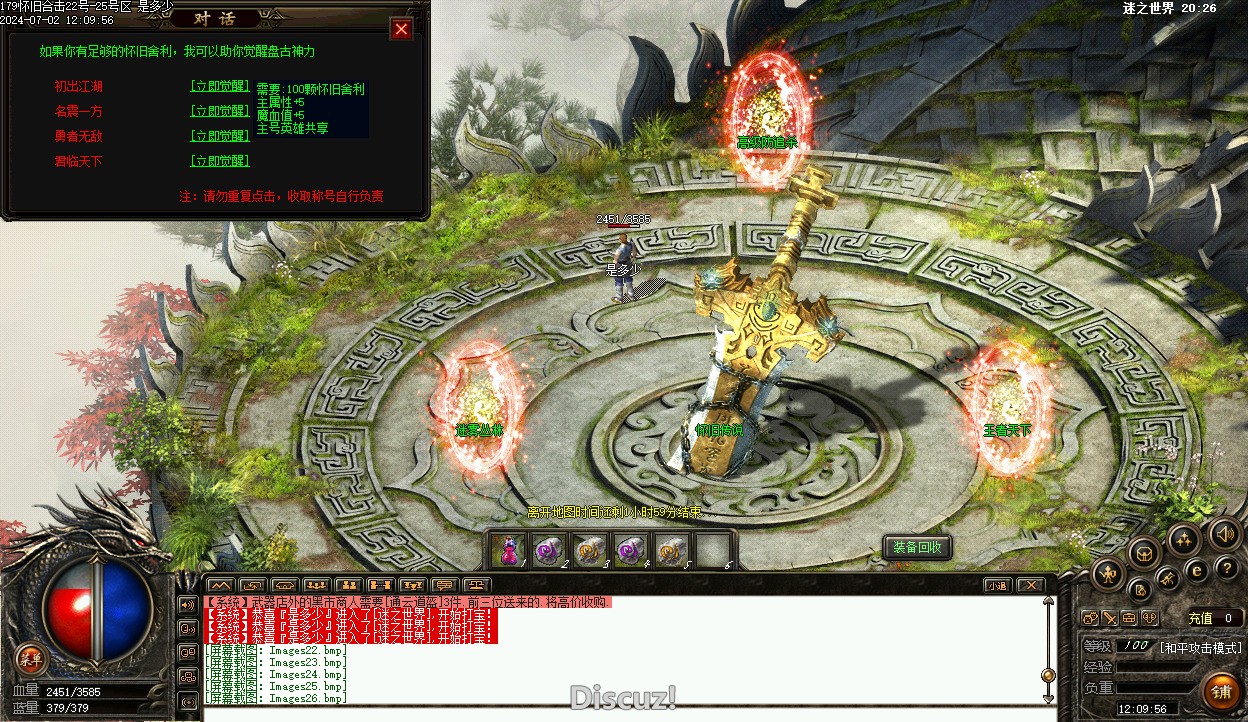
Task: Select 立即觉醒 for 勇者无敌
Action: [220, 136]
